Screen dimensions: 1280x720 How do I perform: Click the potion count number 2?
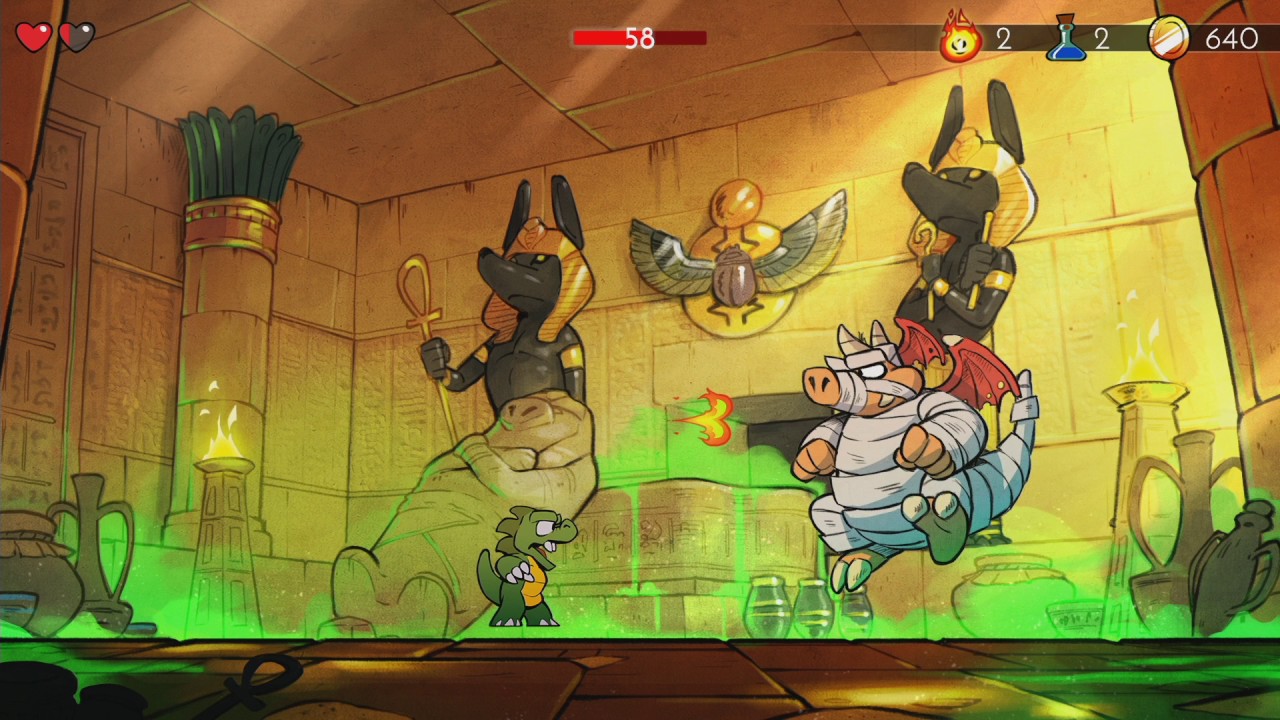1103,40
